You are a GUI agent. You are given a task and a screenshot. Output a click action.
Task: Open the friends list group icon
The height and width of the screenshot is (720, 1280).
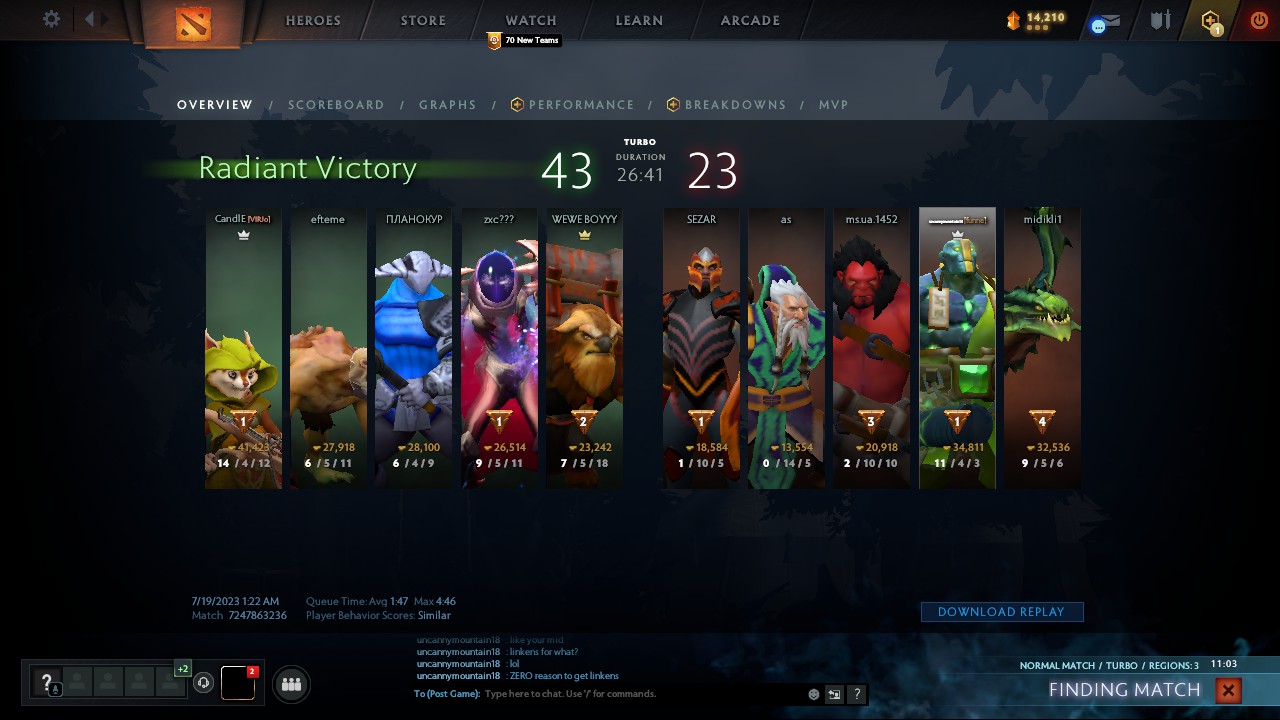[289, 684]
